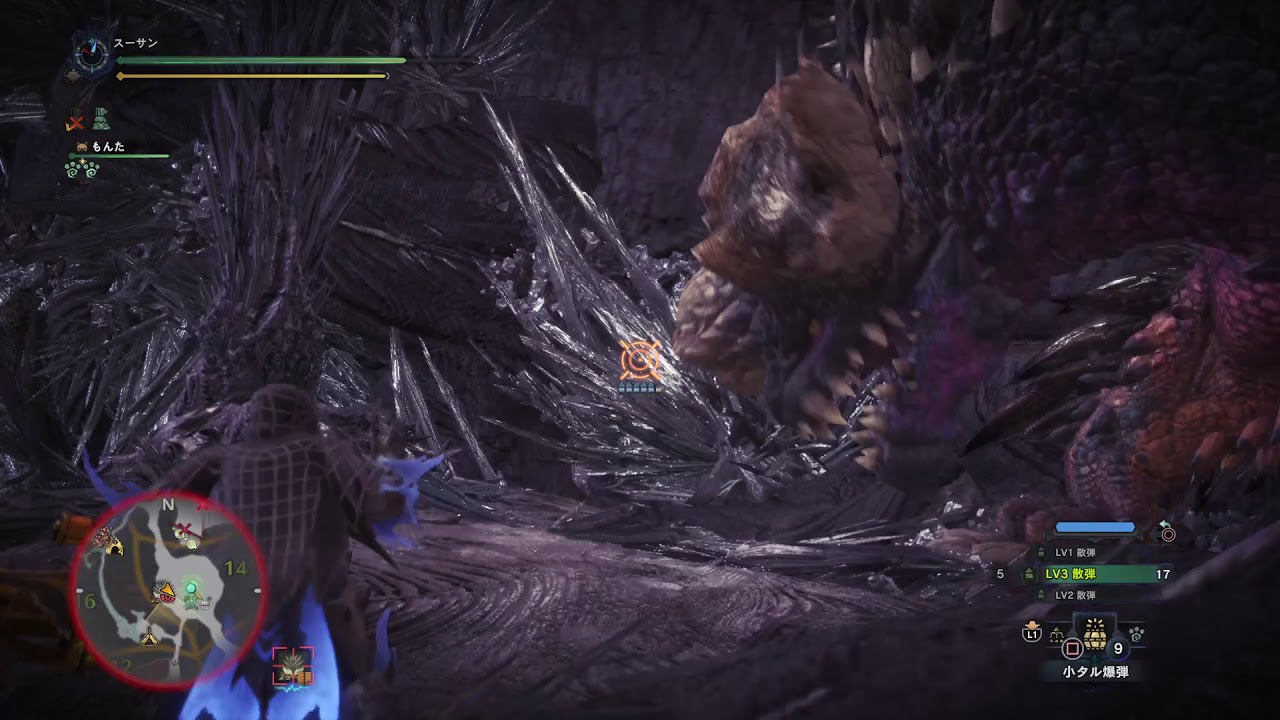Click the tent camp icon on minimap

pyautogui.click(x=148, y=638)
